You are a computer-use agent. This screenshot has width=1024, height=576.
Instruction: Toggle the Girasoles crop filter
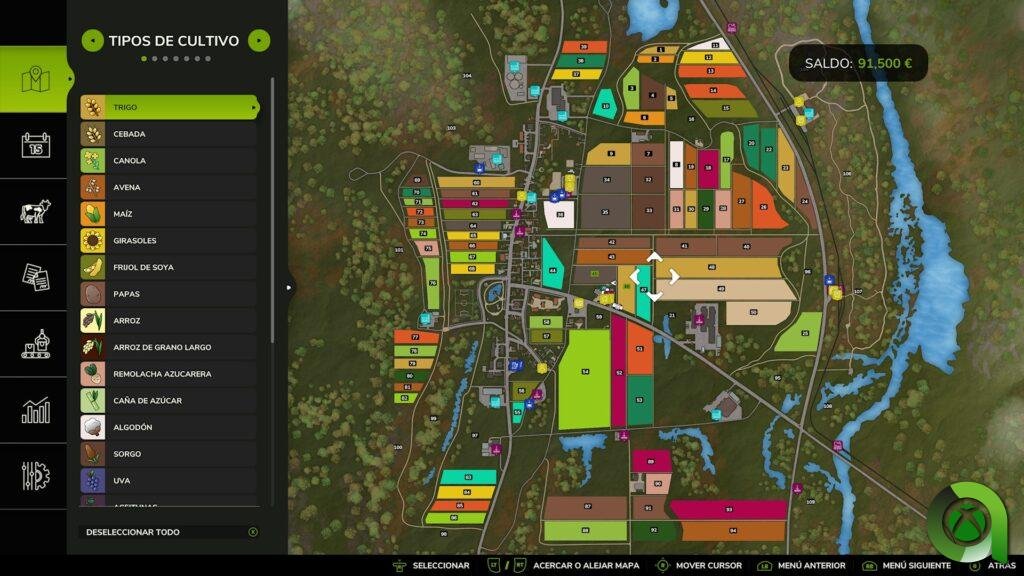pos(168,241)
